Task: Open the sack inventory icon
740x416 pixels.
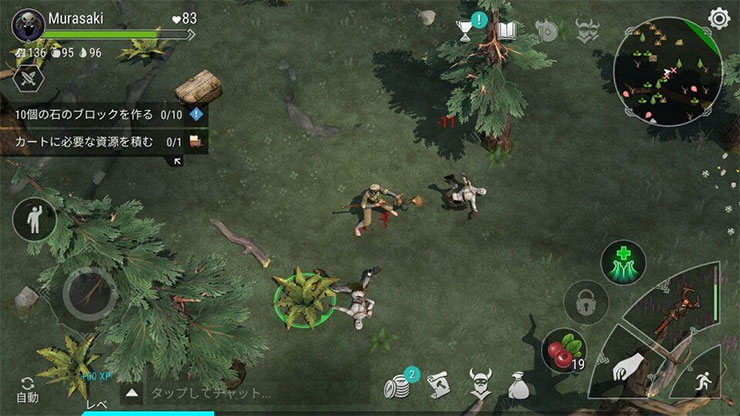Action: tap(517, 386)
